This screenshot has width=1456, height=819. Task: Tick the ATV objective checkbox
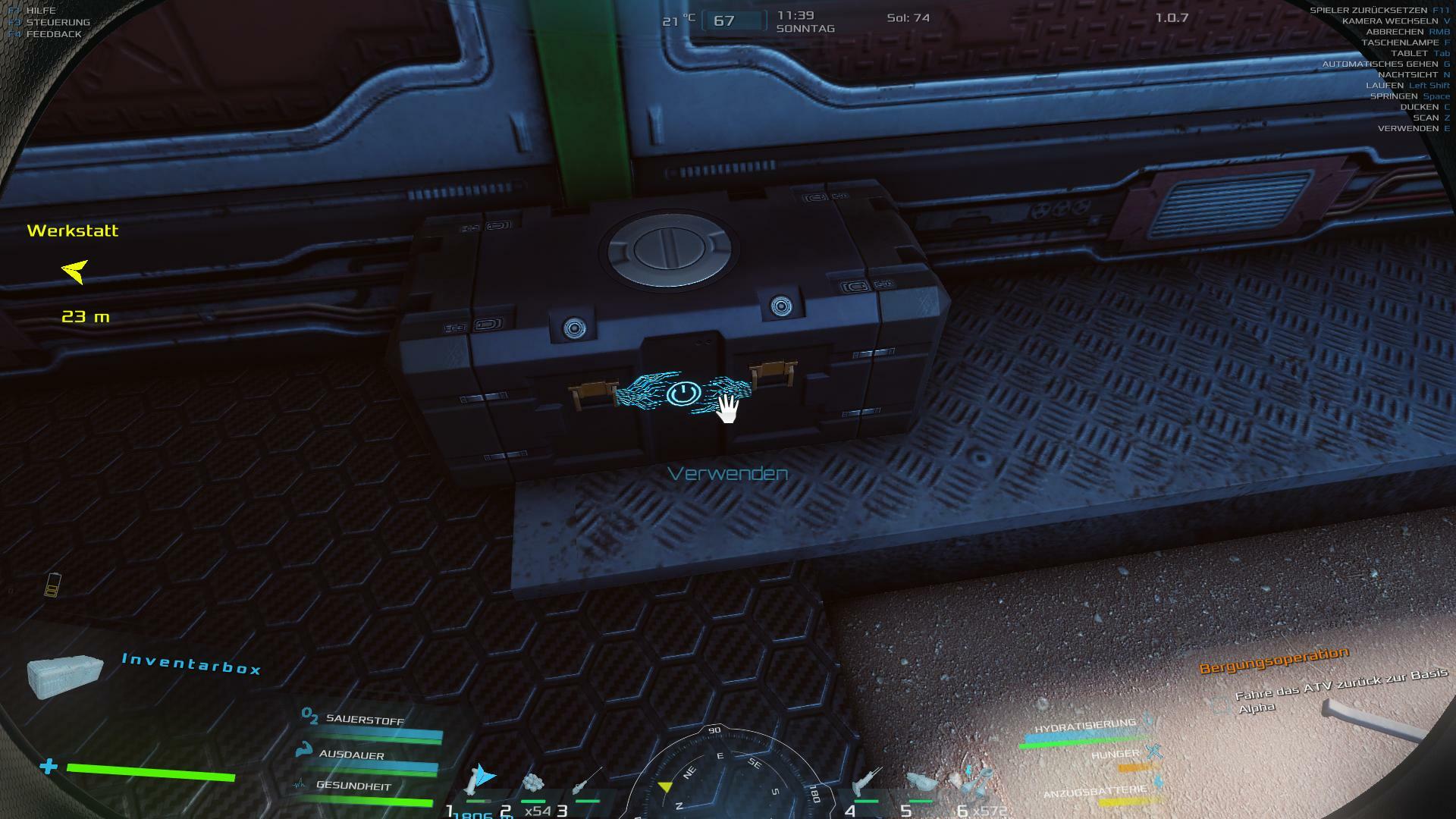click(x=1220, y=706)
